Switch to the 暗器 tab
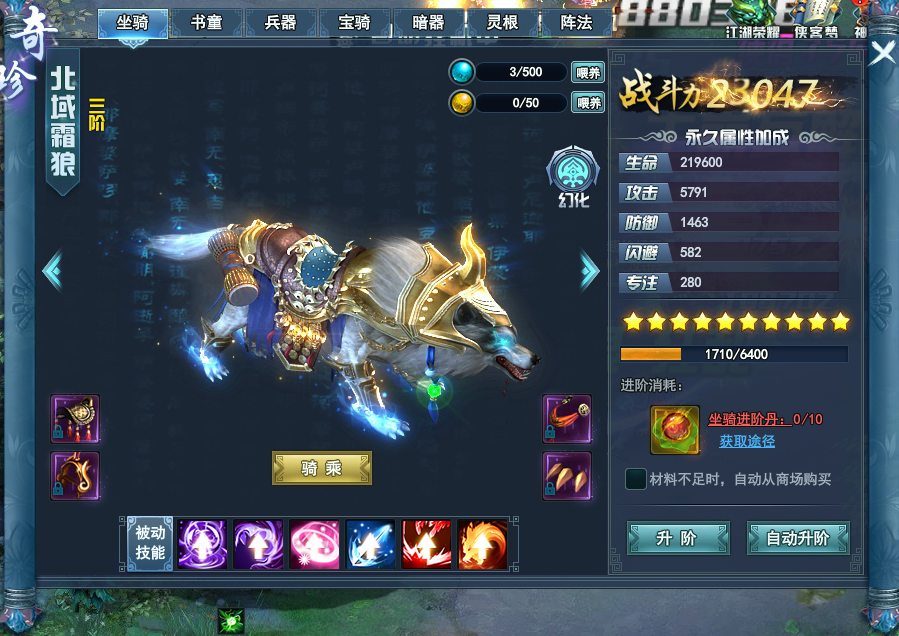899x636 pixels. pyautogui.click(x=428, y=22)
